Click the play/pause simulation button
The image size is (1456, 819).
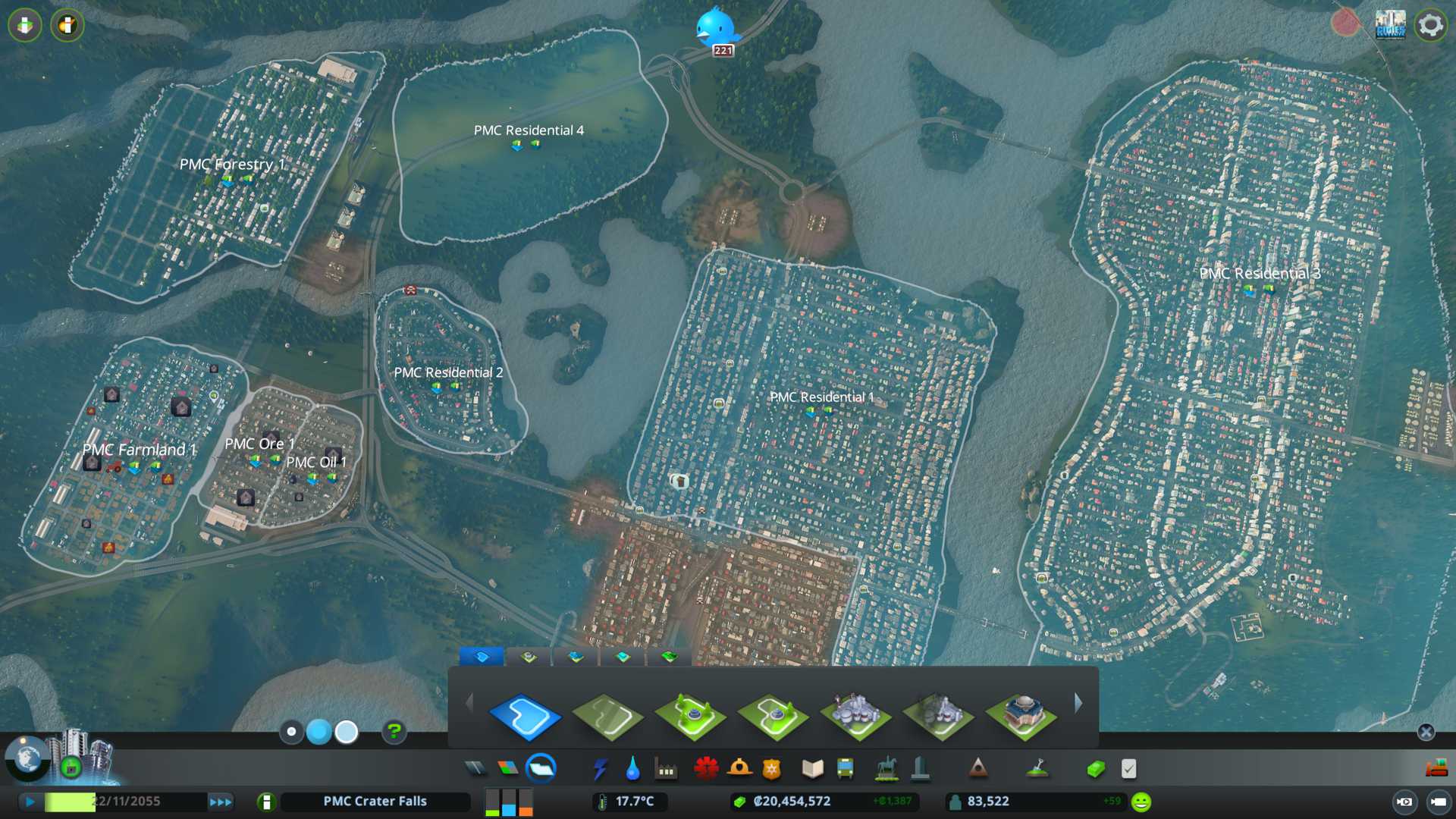[30, 802]
